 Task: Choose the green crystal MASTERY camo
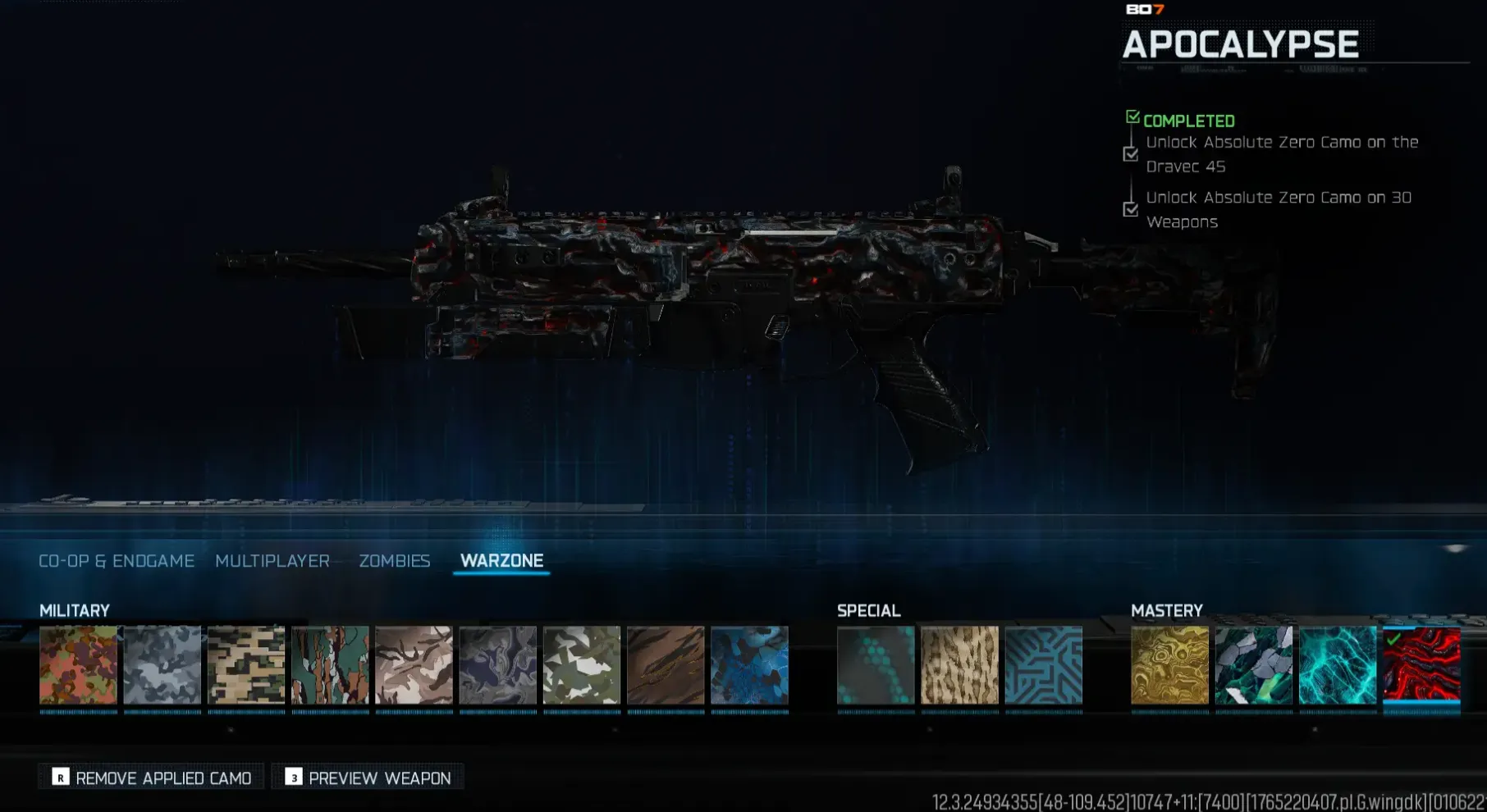pyautogui.click(x=1255, y=664)
